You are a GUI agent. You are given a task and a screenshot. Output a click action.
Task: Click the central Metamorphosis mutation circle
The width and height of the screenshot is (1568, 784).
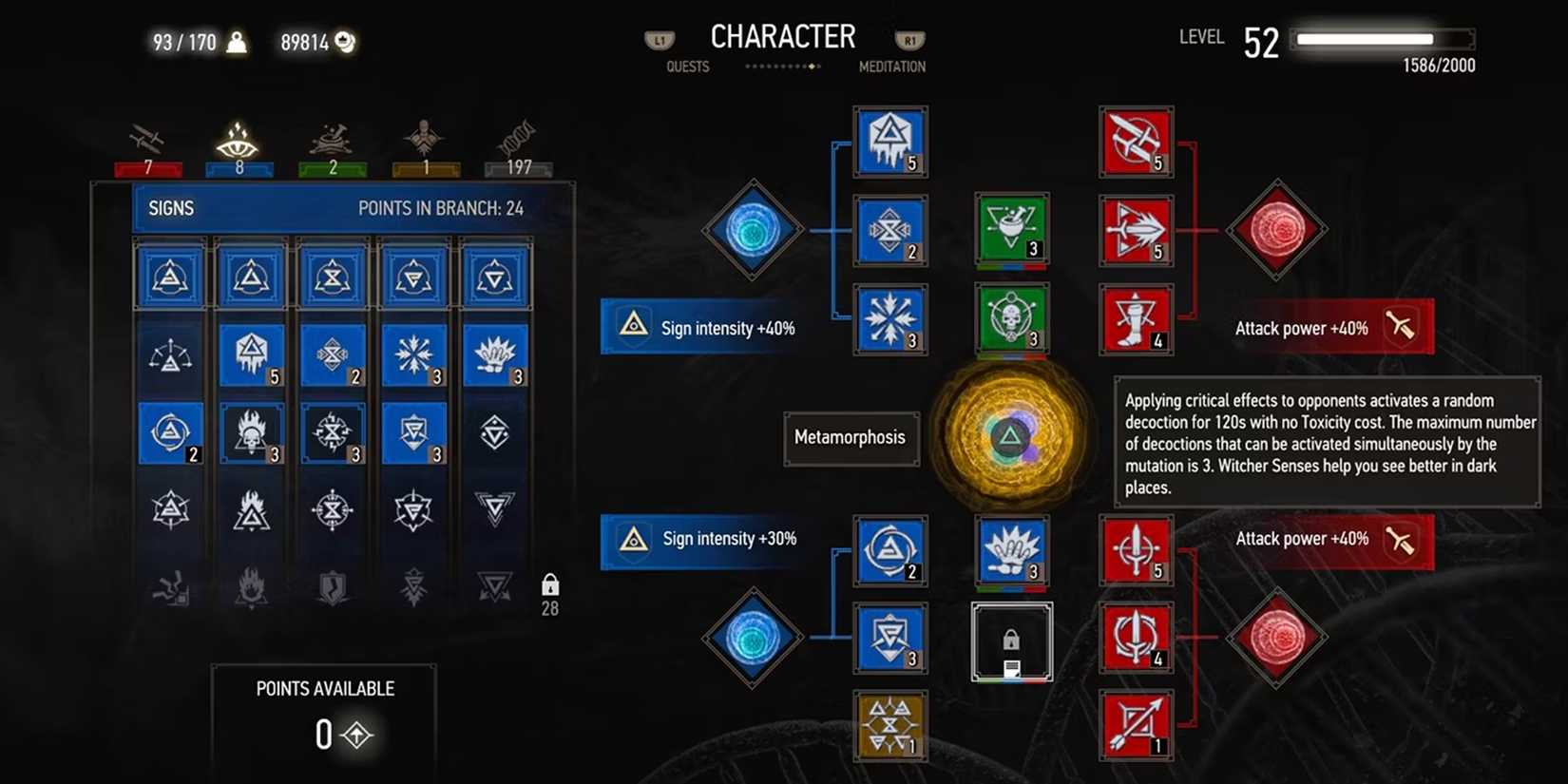point(1012,437)
